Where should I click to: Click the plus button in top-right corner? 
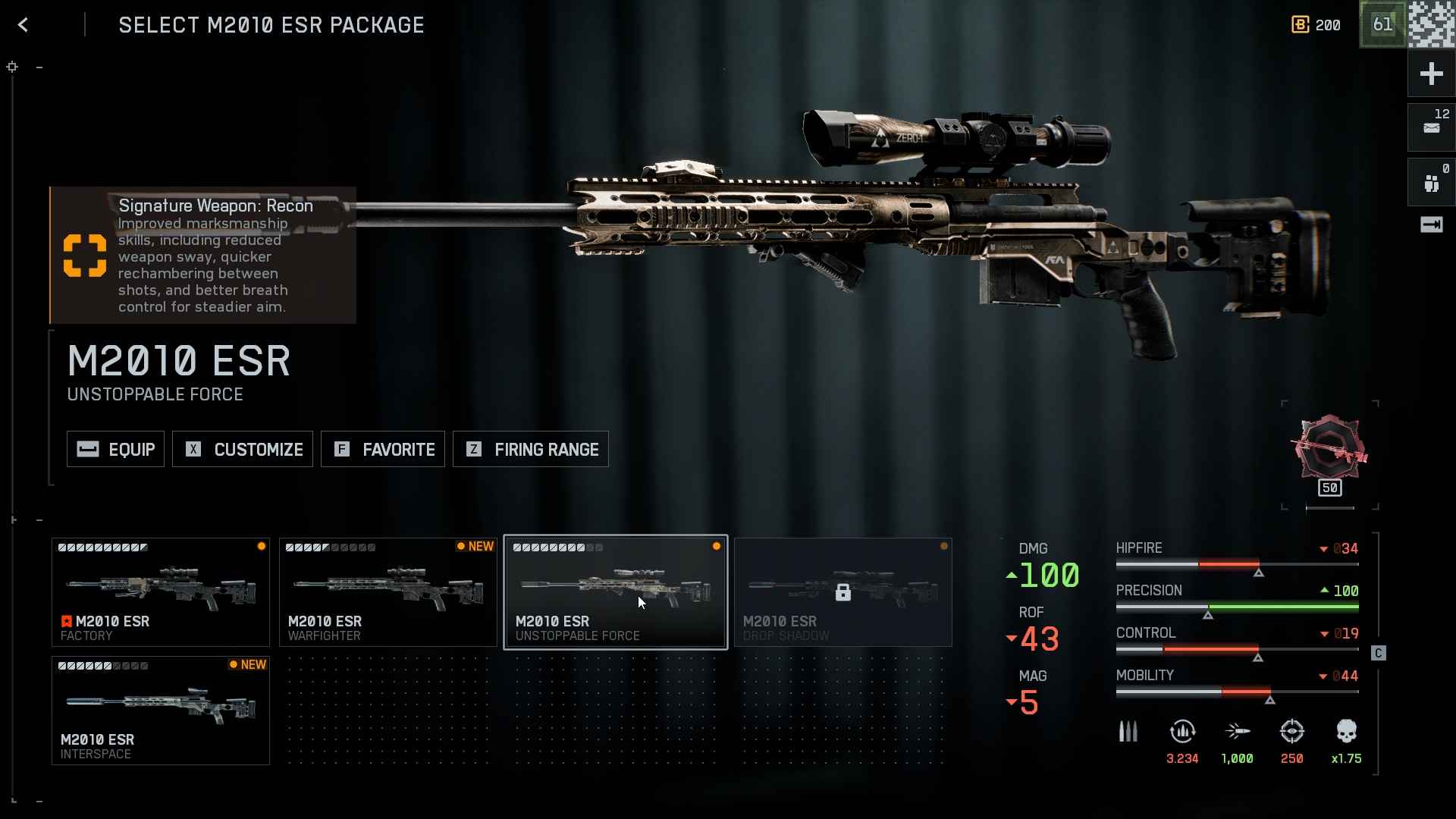click(x=1431, y=74)
